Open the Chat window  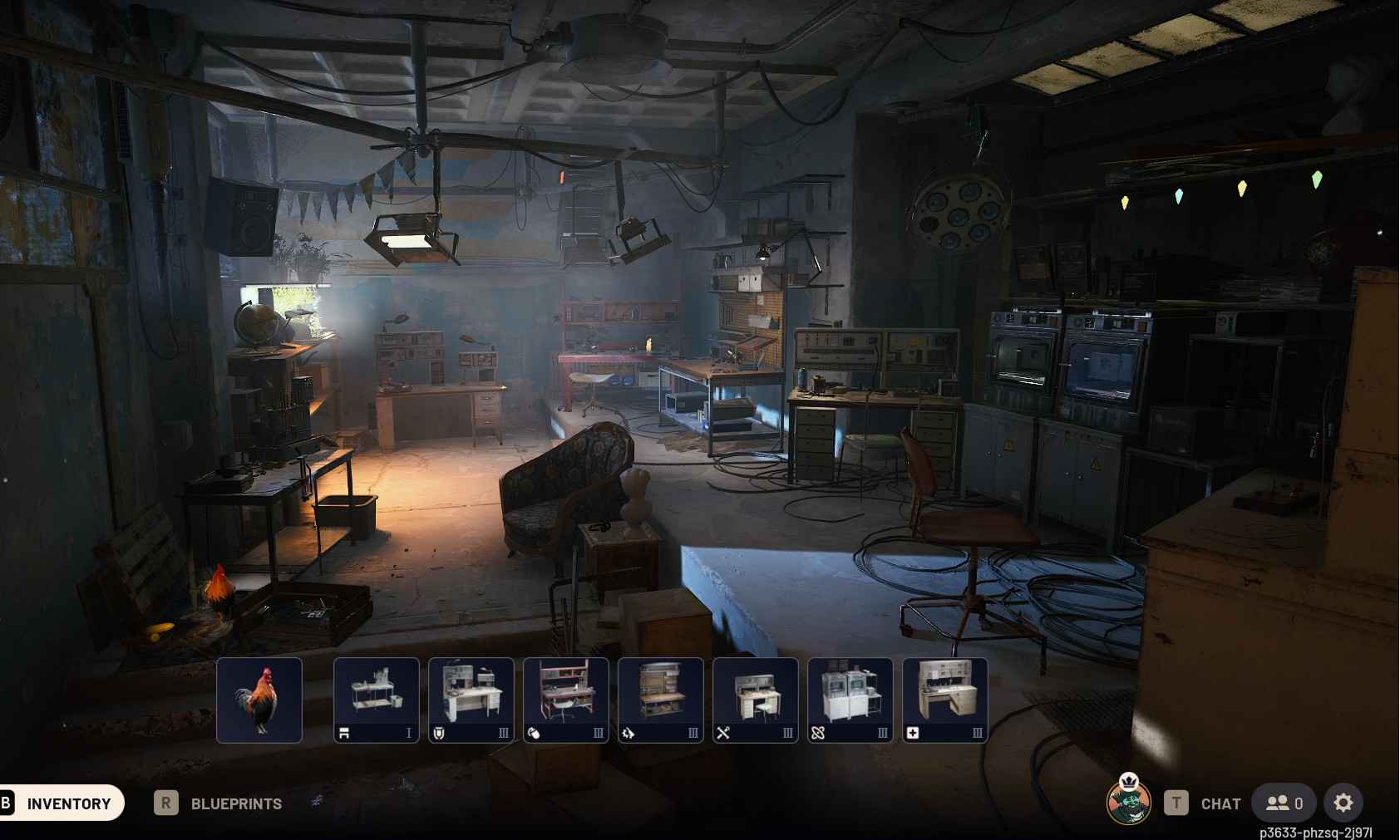1219,803
